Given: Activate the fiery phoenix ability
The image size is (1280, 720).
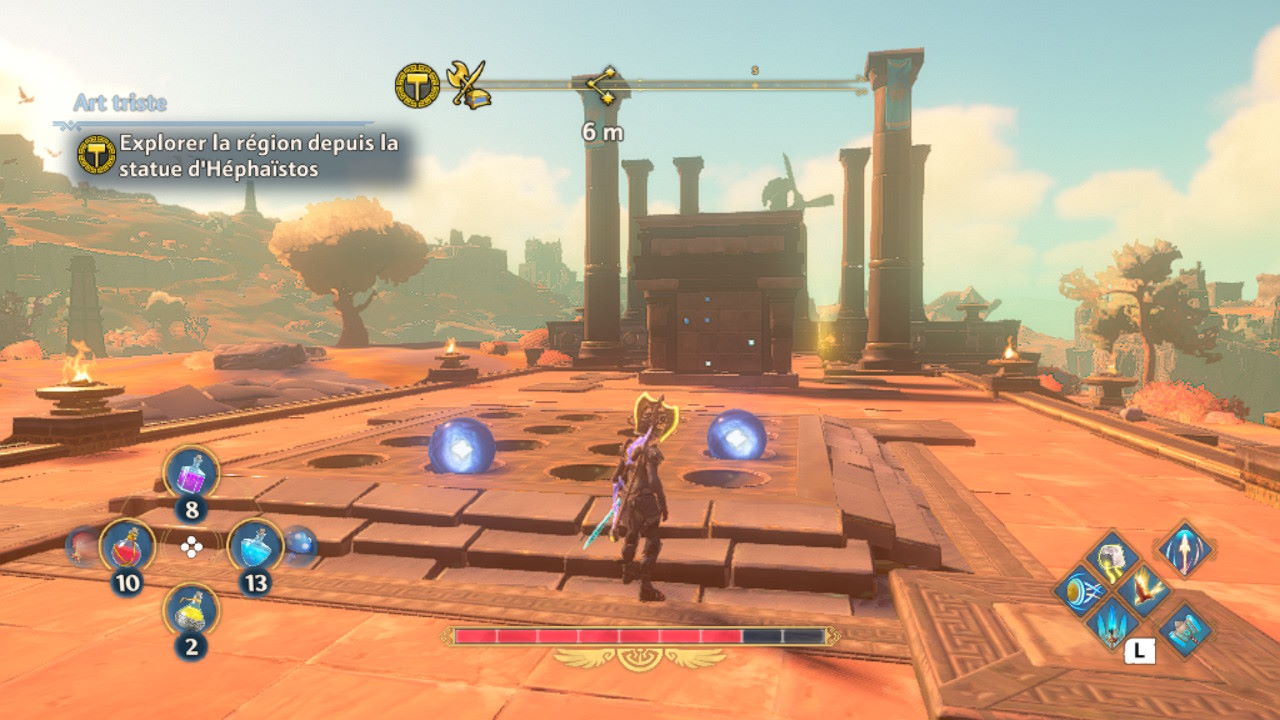Looking at the screenshot, I should click(x=1144, y=591).
